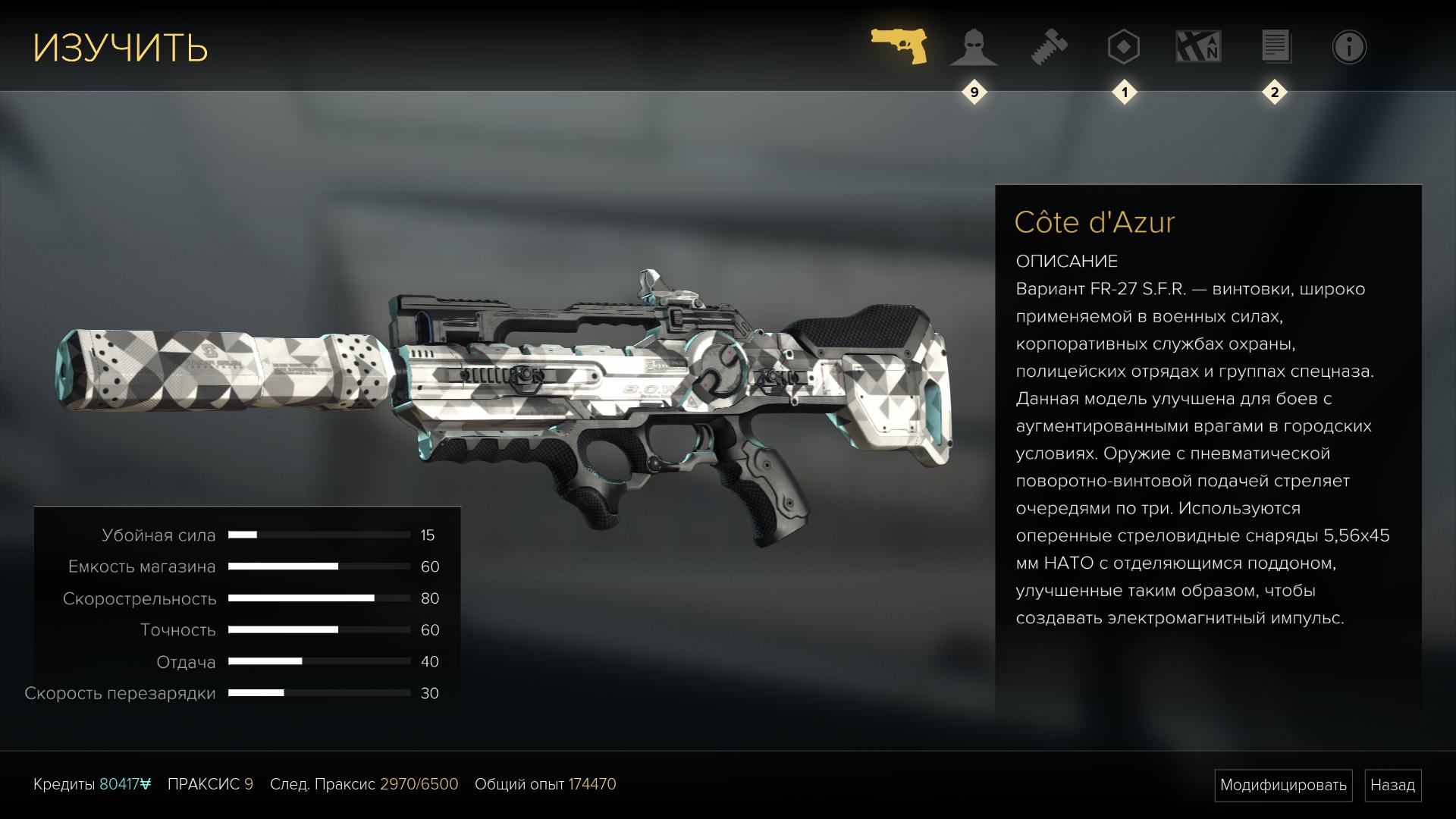Image resolution: width=1456 pixels, height=819 pixels.
Task: Switch to the masked character tab
Action: 974,47
